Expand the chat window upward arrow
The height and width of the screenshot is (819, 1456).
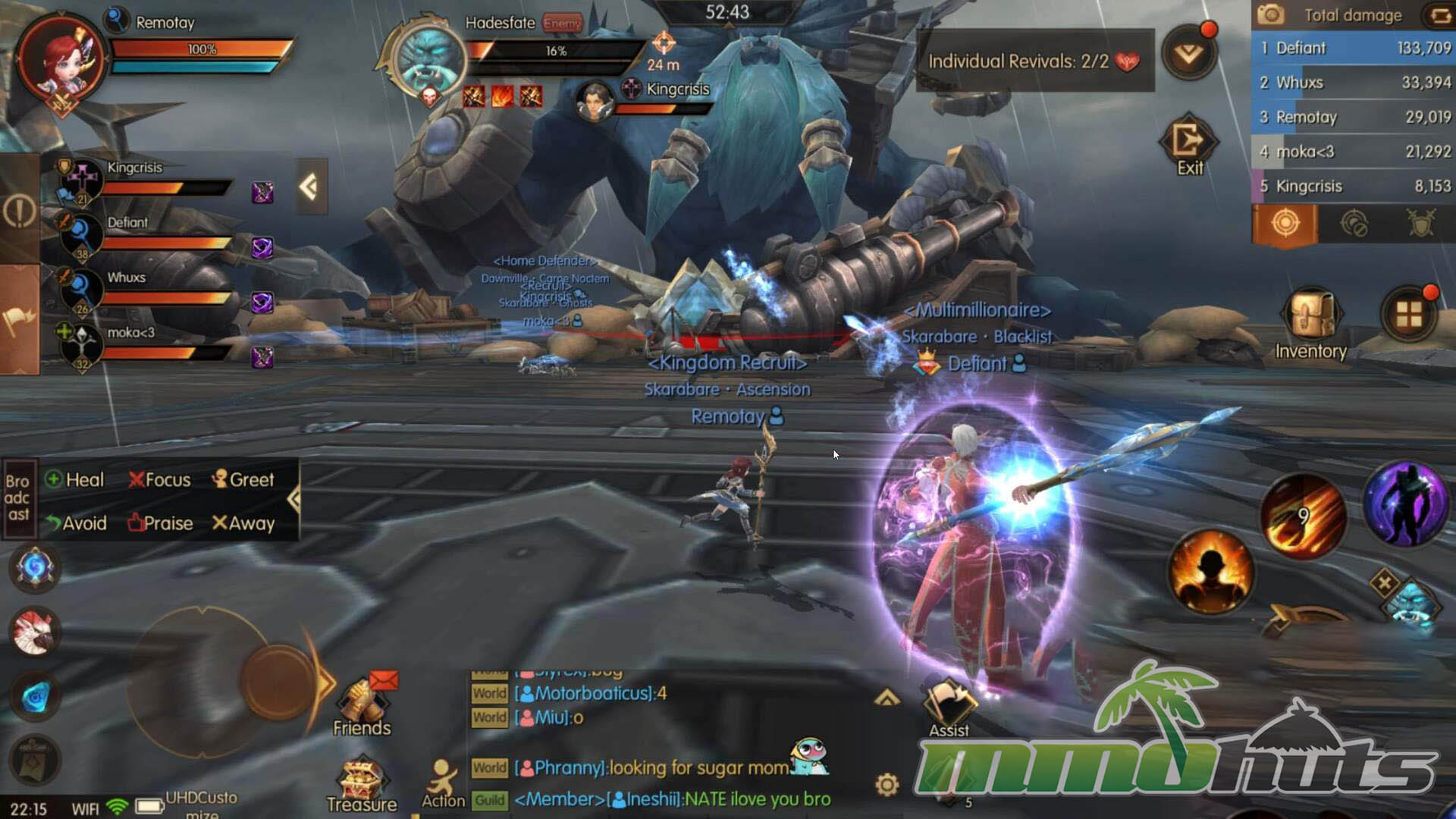(886, 698)
